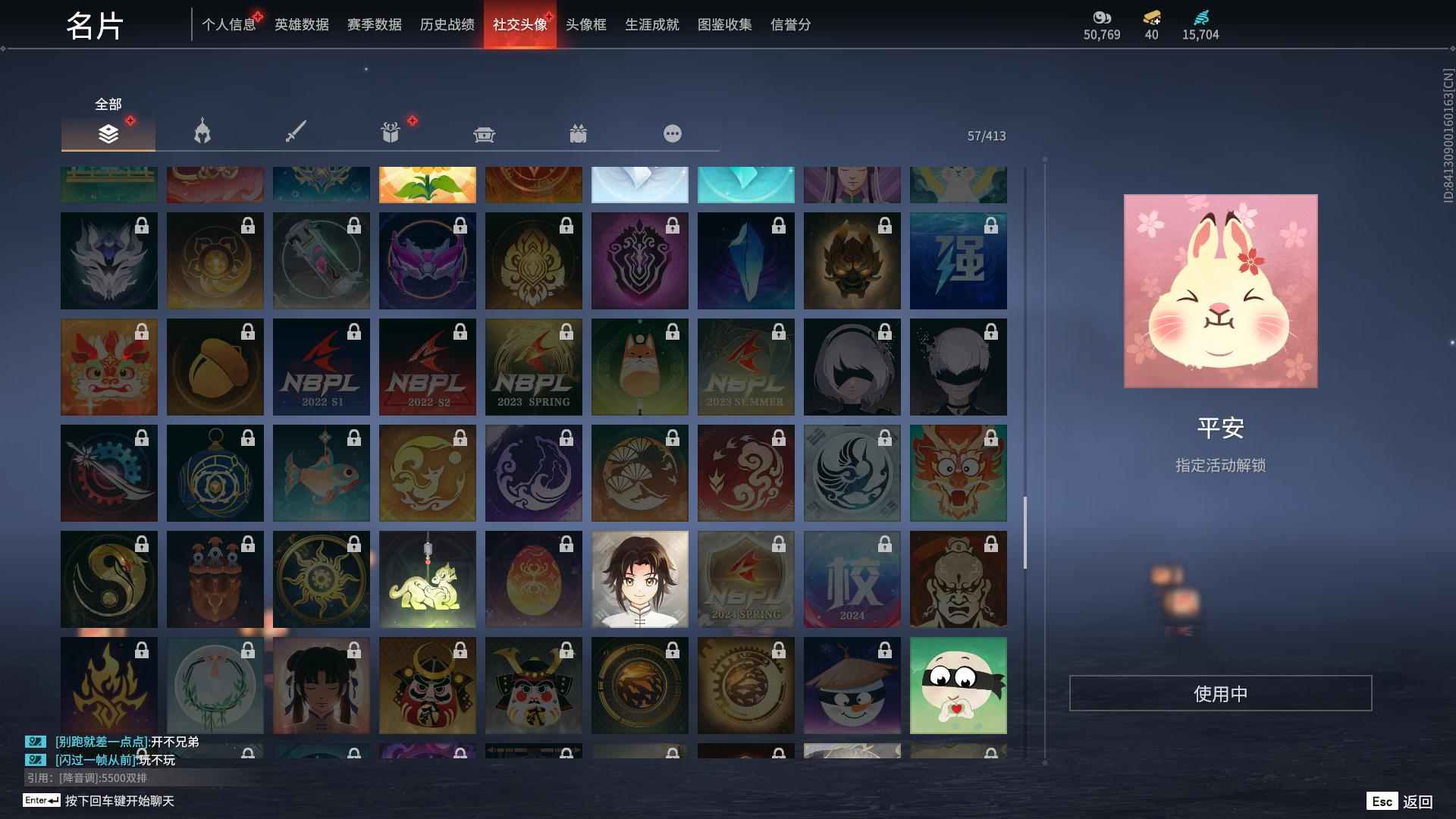
Task: Open the 生涯成就 menu item
Action: click(x=651, y=24)
